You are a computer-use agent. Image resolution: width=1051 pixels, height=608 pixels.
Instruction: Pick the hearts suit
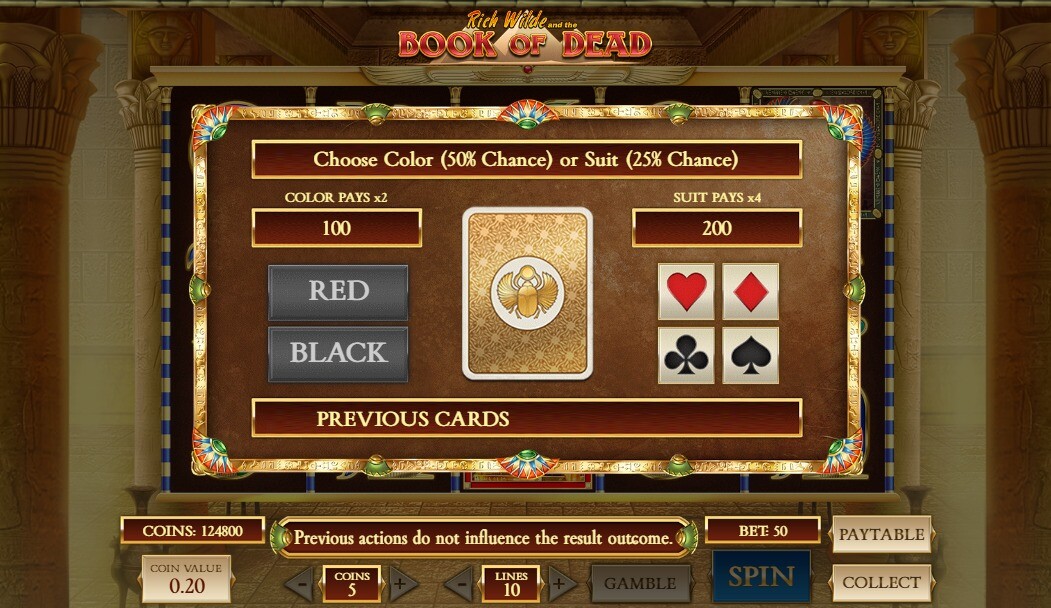[x=686, y=291]
